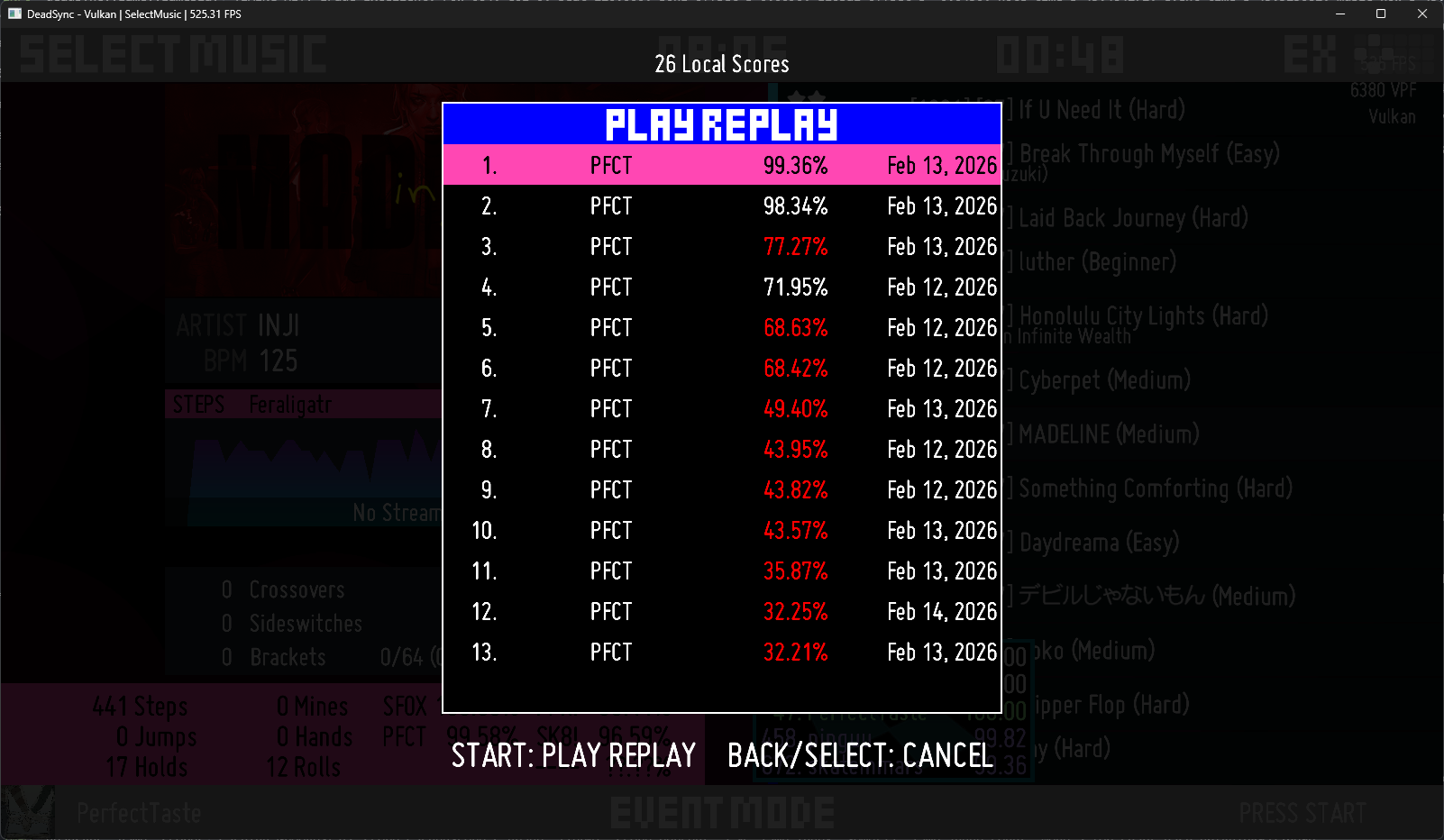Screen dimensions: 1444x840
Task: Select MADELINE (Medium) in the song list
Action: (x=1108, y=434)
